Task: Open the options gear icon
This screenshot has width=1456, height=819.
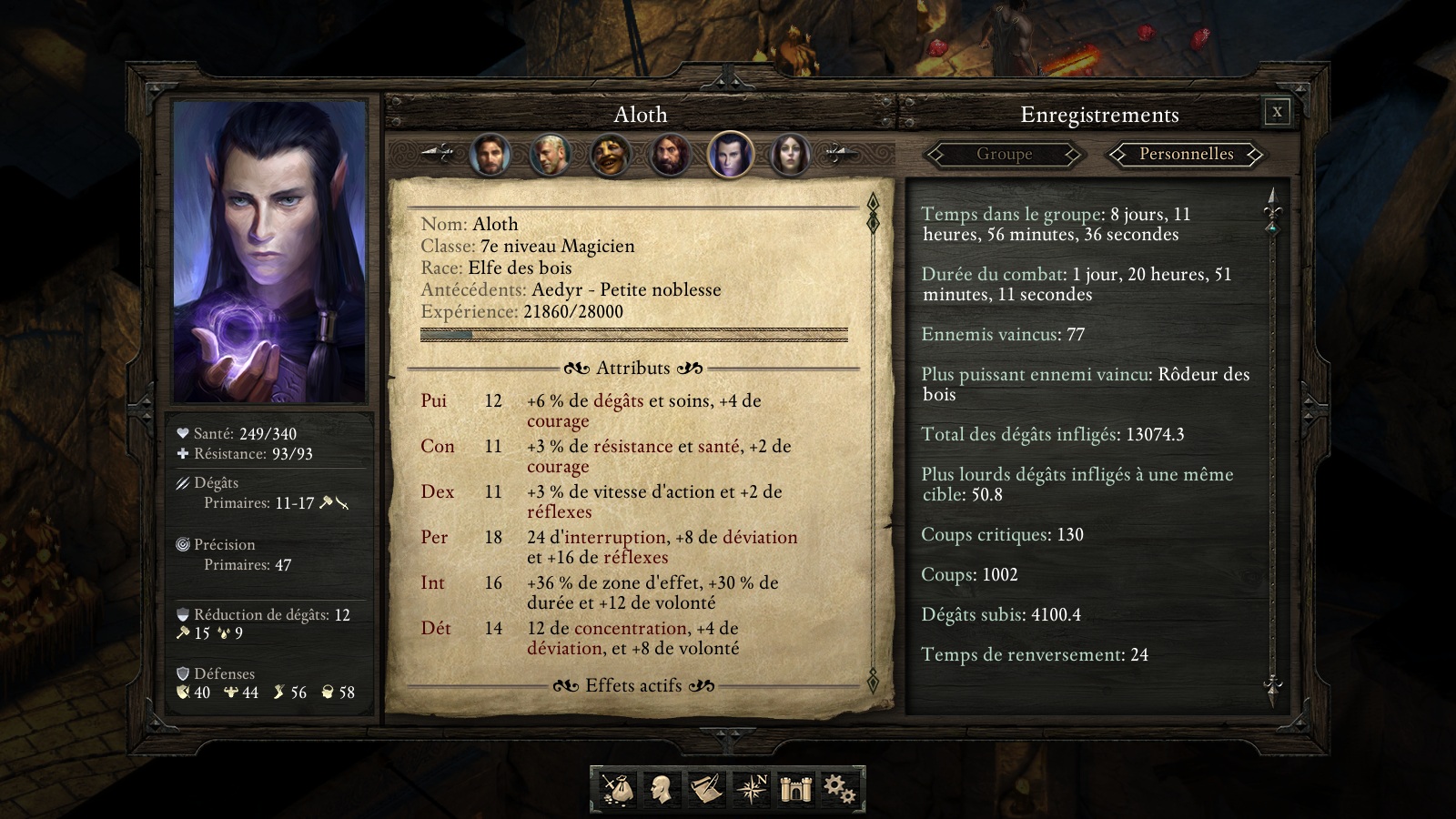Action: [x=839, y=788]
